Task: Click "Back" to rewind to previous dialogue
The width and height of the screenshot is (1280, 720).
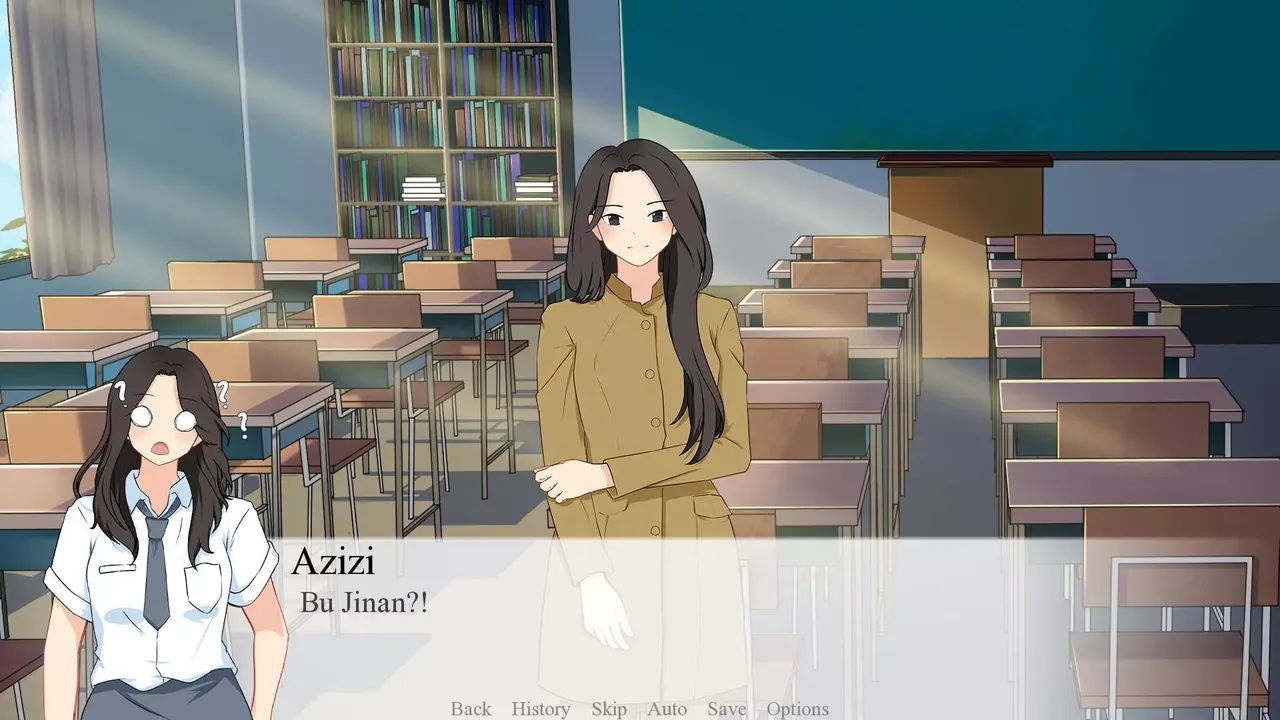Action: 470,709
